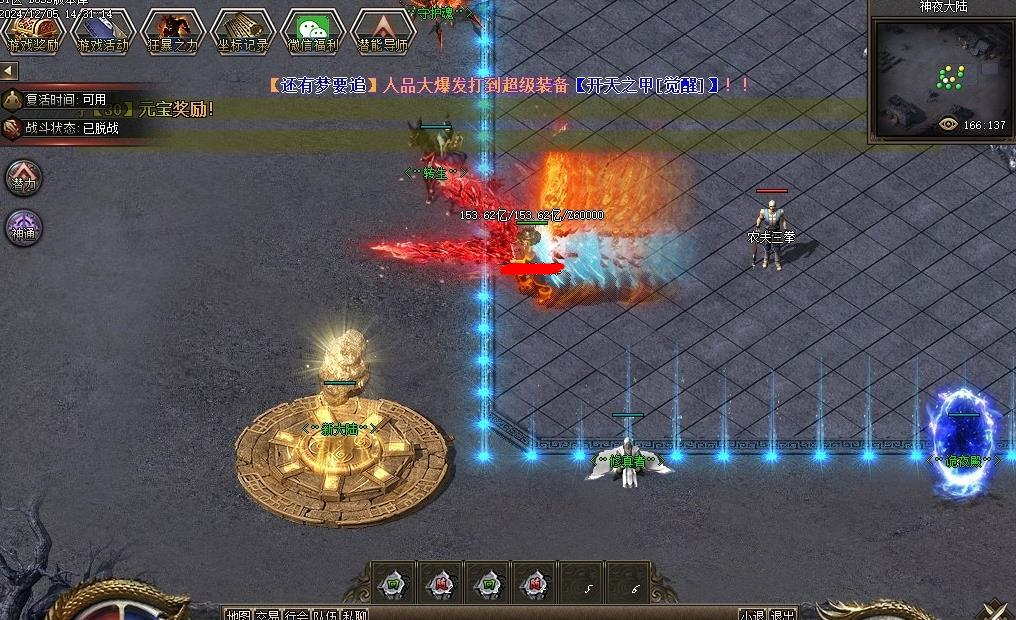
Task: Open the 队伍 team button
Action: [x=325, y=614]
